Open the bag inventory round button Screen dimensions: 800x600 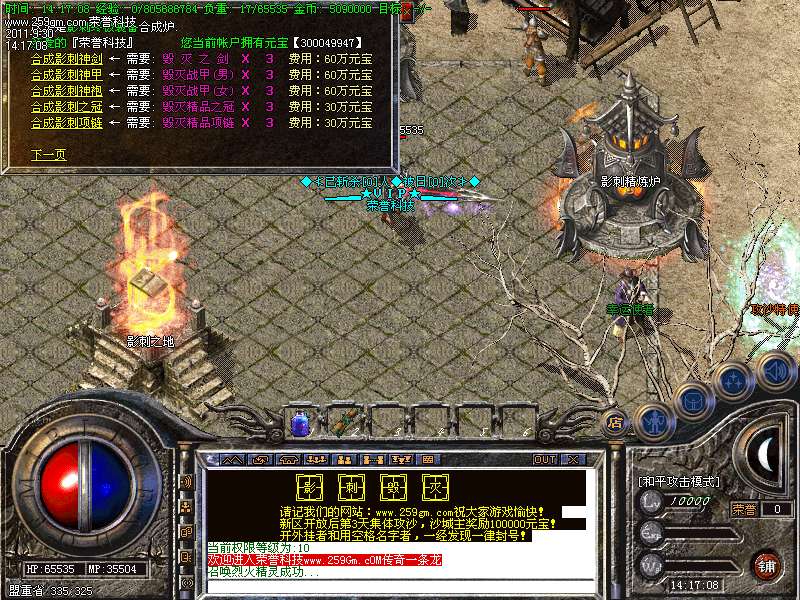click(692, 400)
